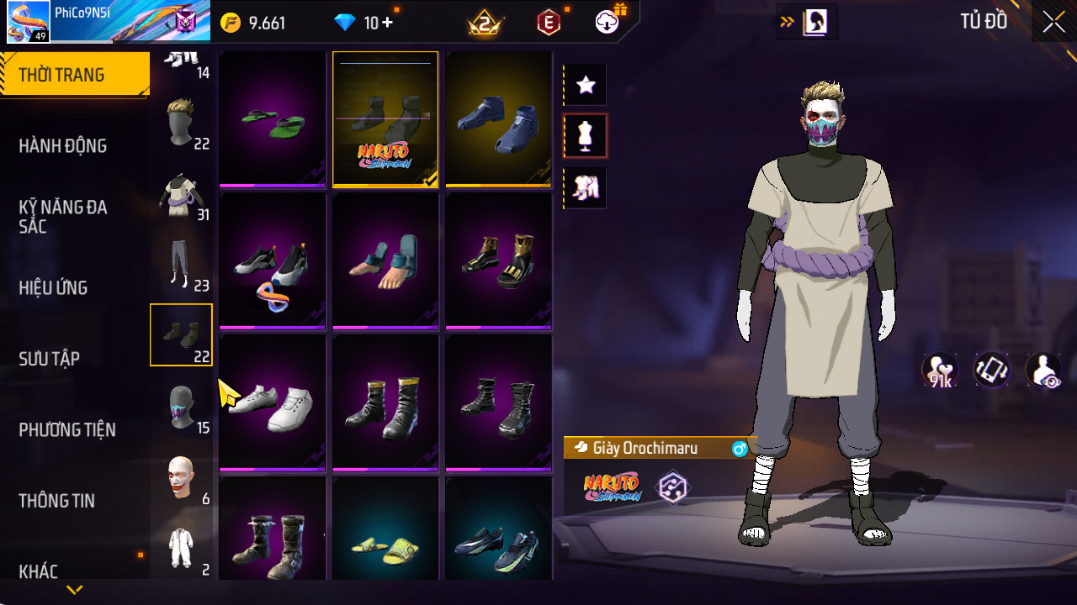
Task: Toggle the character visibility eye icon
Action: [x=1044, y=369]
